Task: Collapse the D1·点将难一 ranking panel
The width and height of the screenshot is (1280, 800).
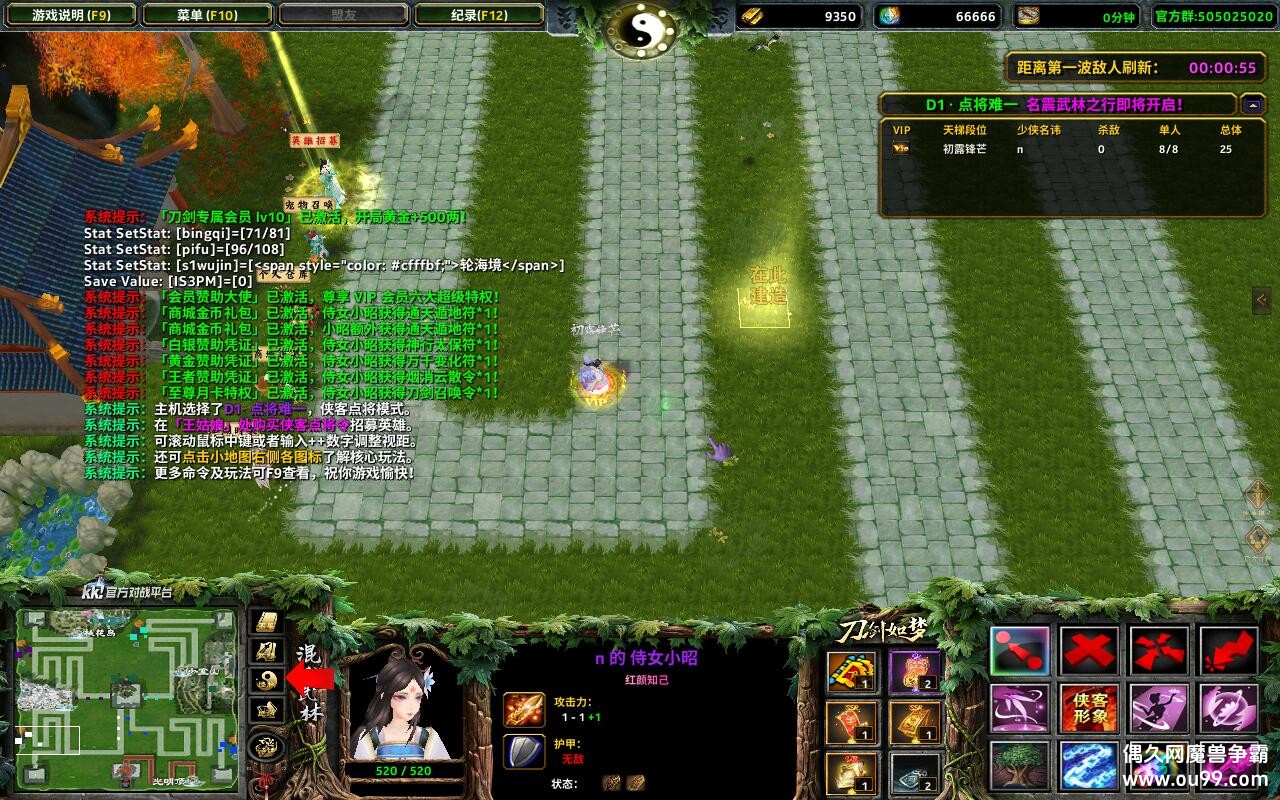Action: (x=1254, y=102)
